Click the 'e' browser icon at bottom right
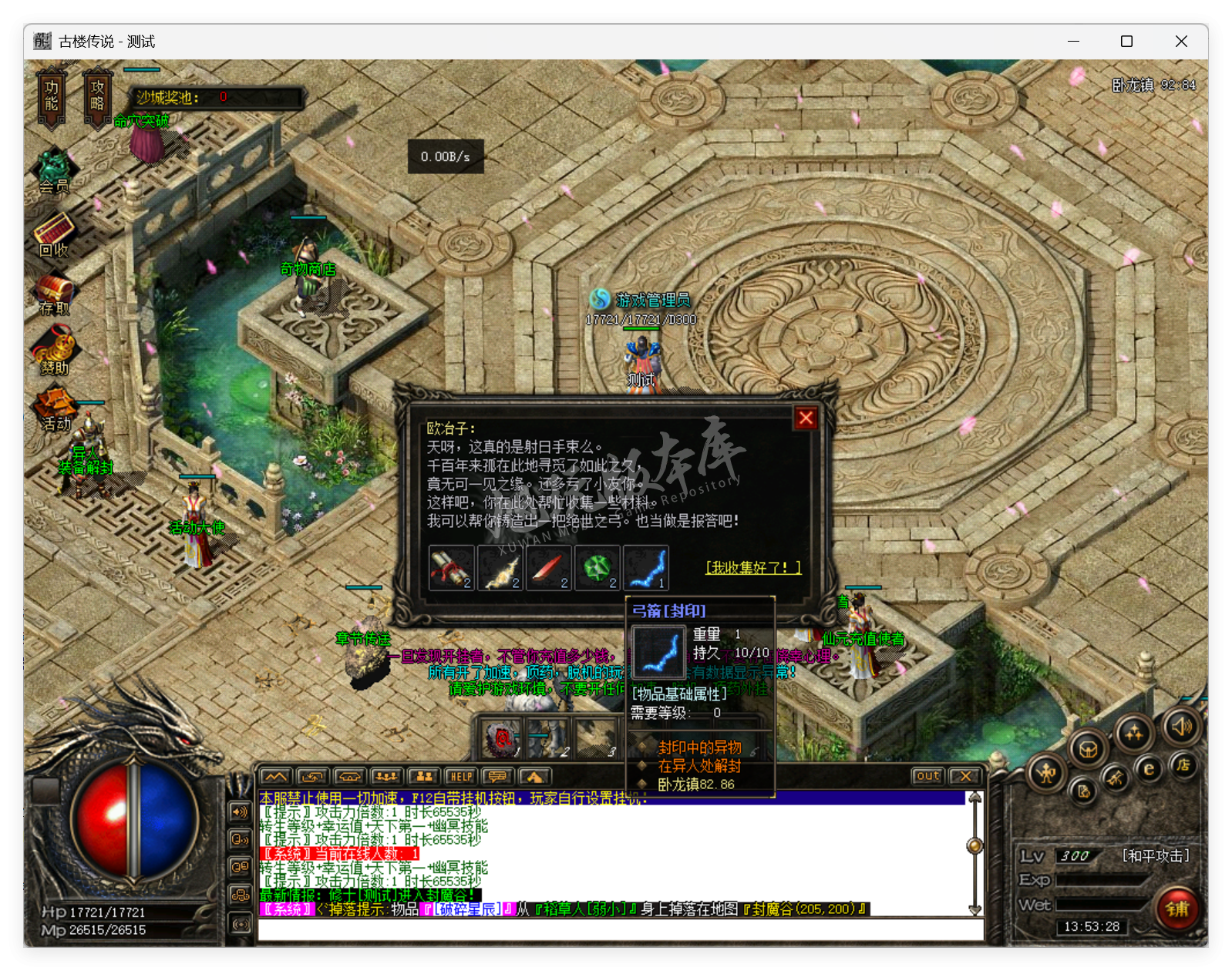This screenshot has width=1232, height=971. (x=1149, y=769)
